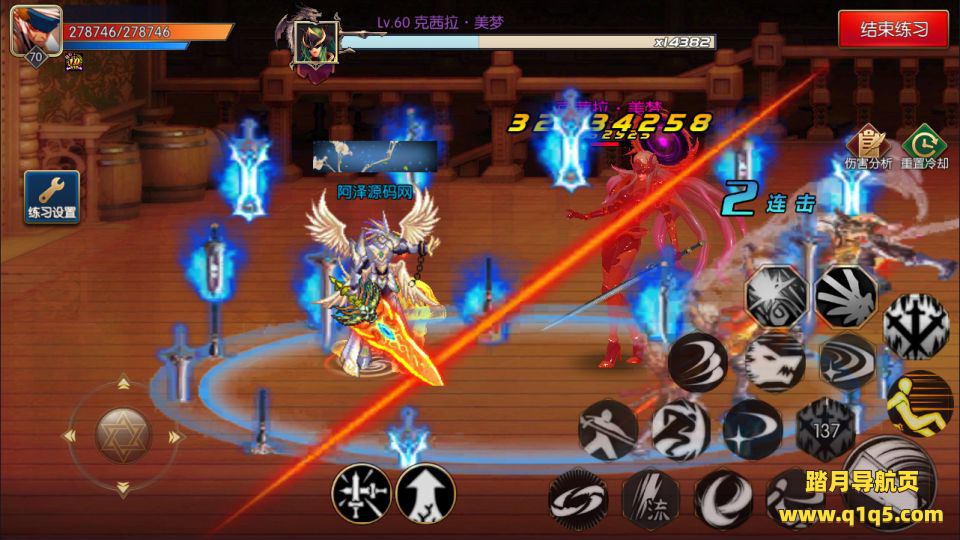This screenshot has height=540, width=960.
Task: Open the 伤害分析 damage analysis
Action: [868, 147]
